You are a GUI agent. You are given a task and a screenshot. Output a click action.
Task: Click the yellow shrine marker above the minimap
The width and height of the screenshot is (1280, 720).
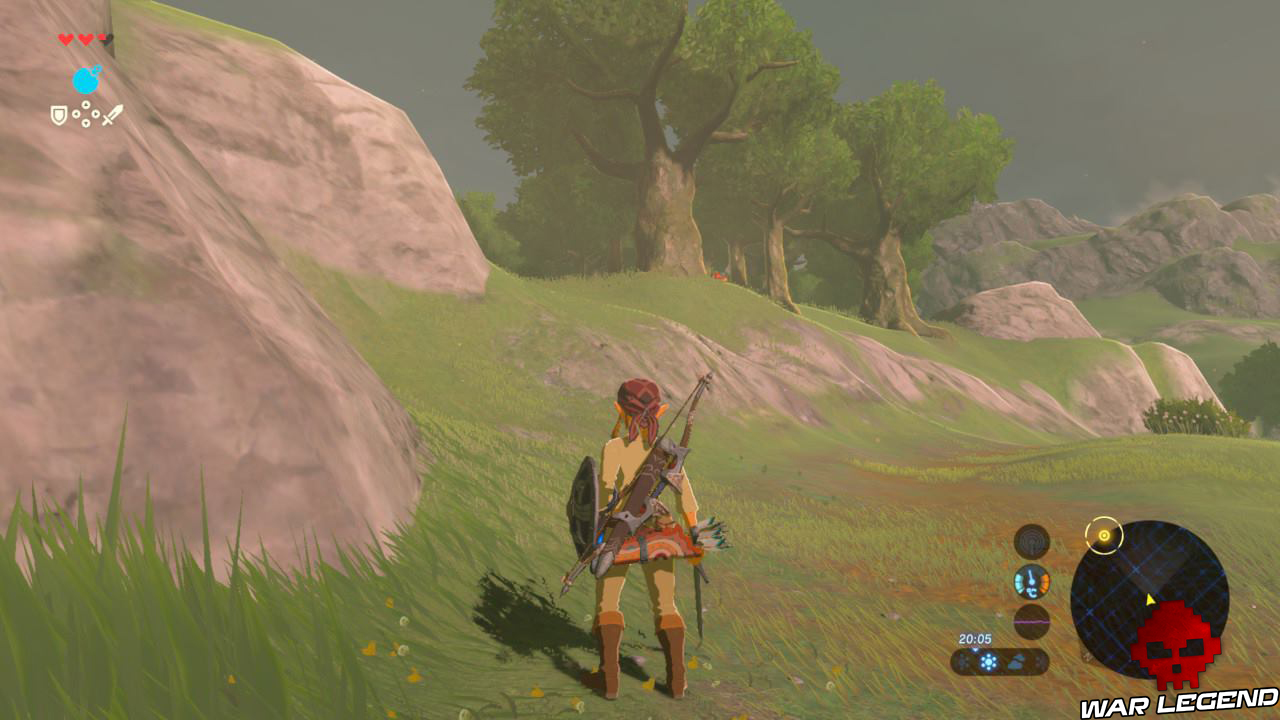click(x=1104, y=536)
